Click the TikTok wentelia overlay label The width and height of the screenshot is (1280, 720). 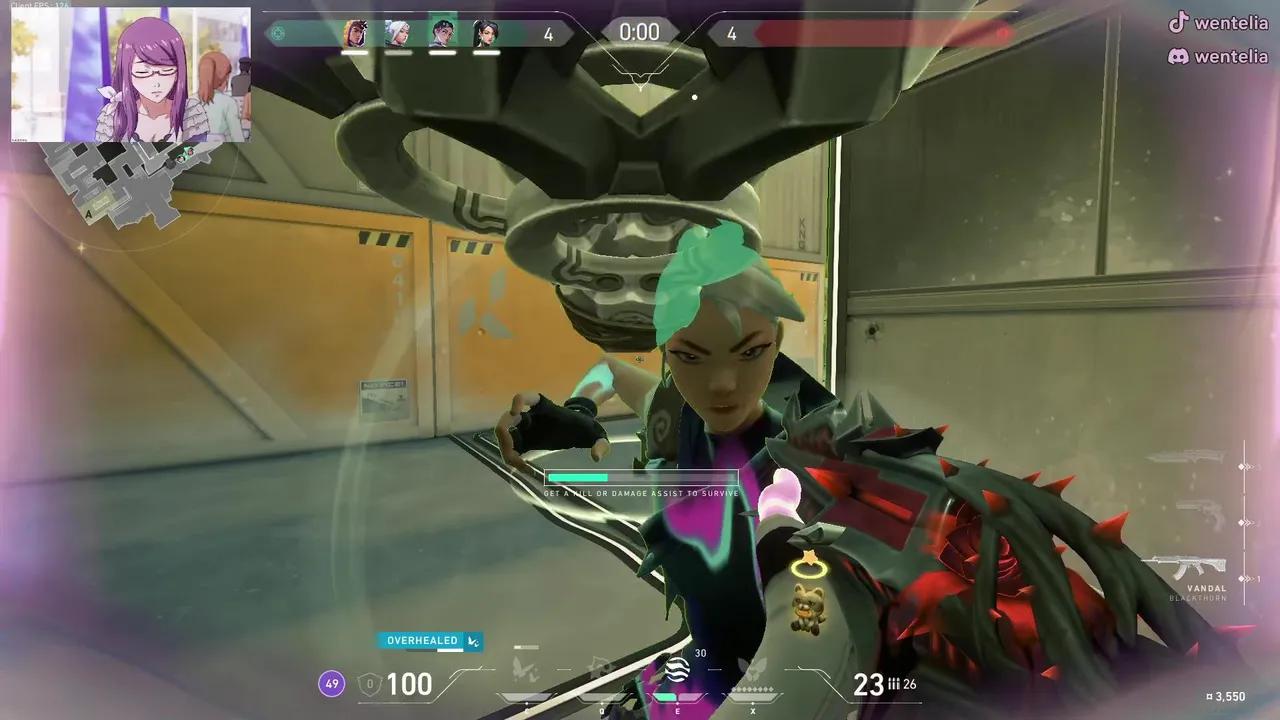coord(1217,22)
